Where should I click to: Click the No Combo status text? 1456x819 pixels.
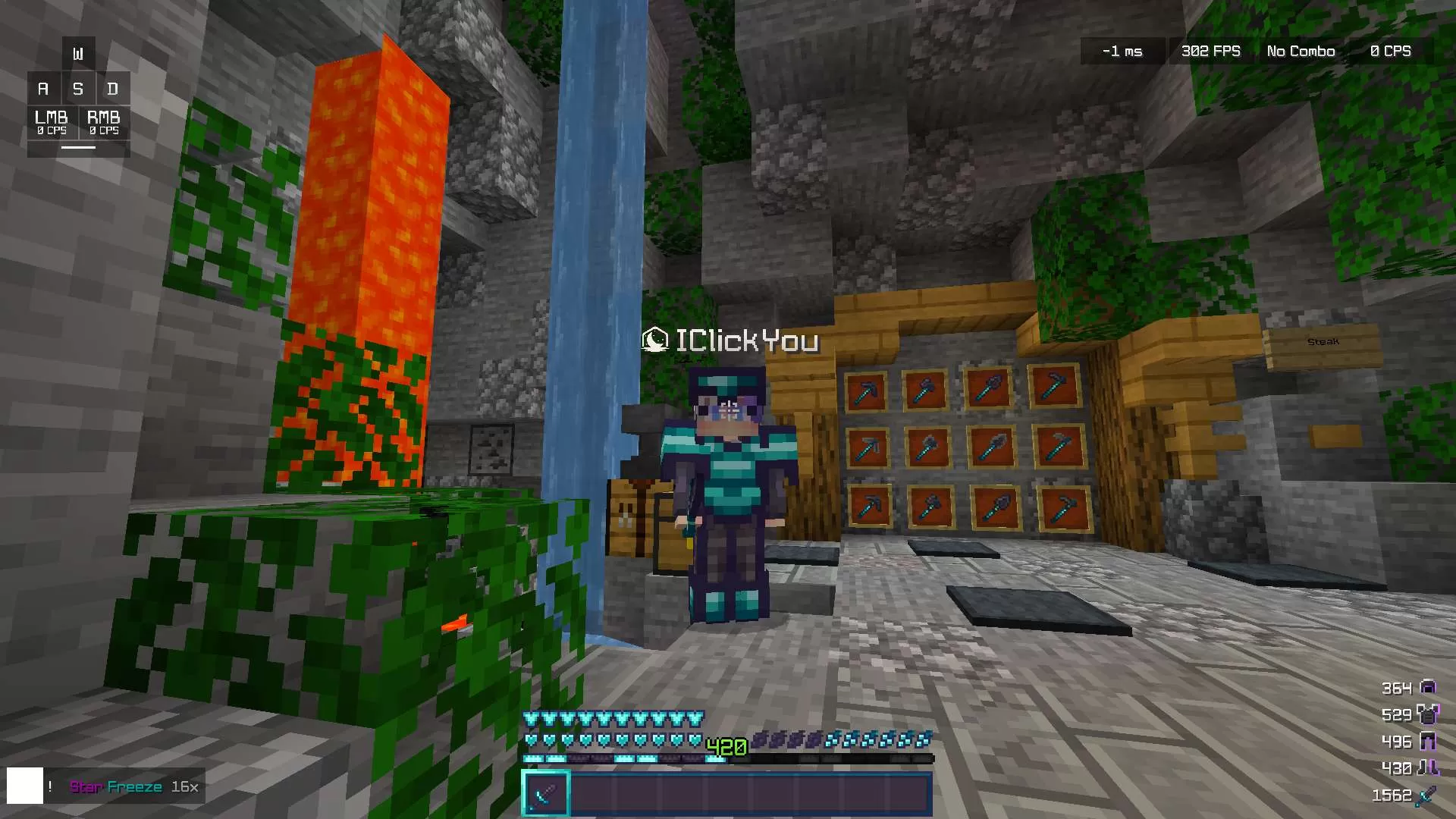[x=1300, y=51]
